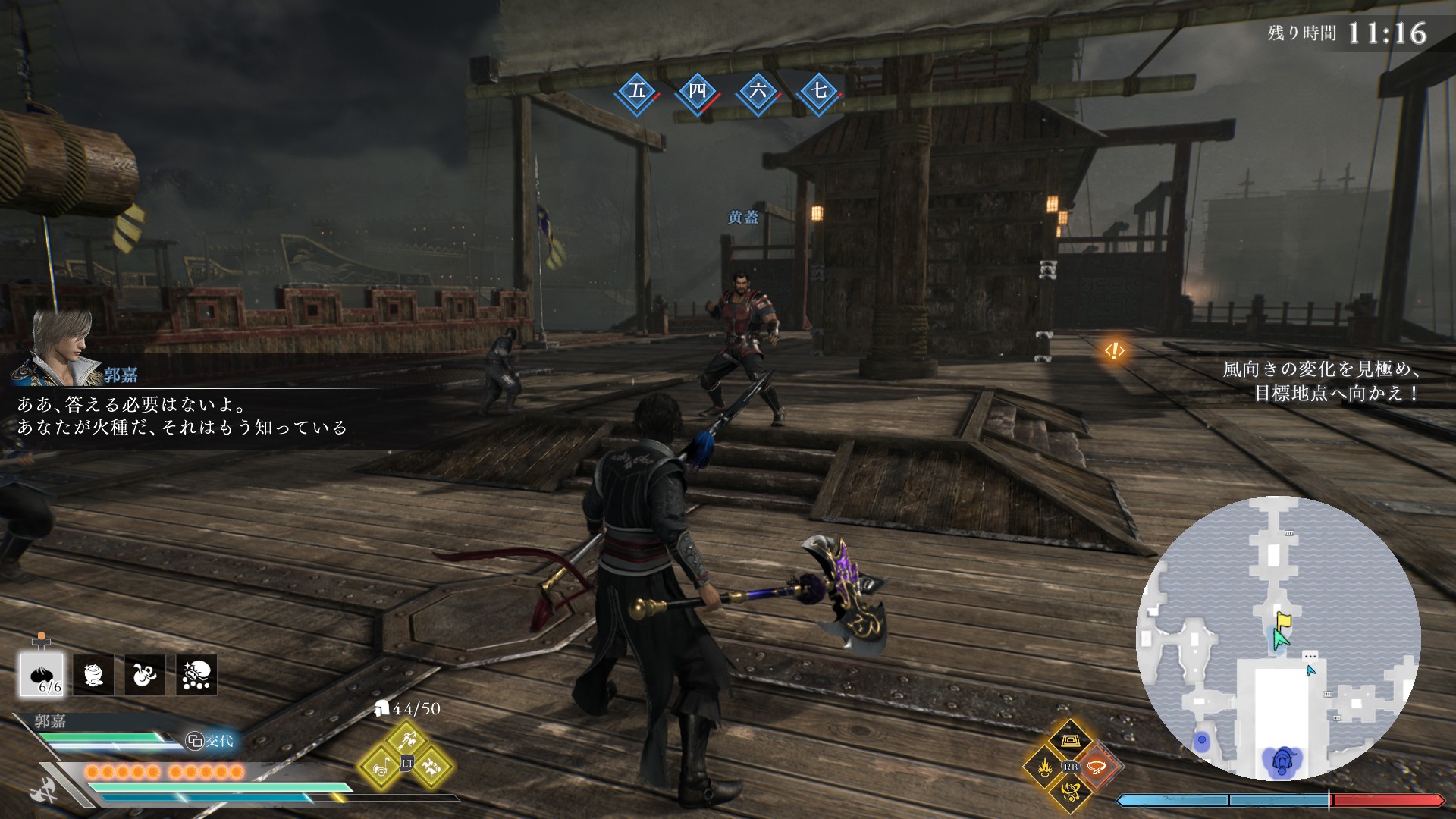
Task: Click the orange exclamation objective marker
Action: click(x=1114, y=350)
